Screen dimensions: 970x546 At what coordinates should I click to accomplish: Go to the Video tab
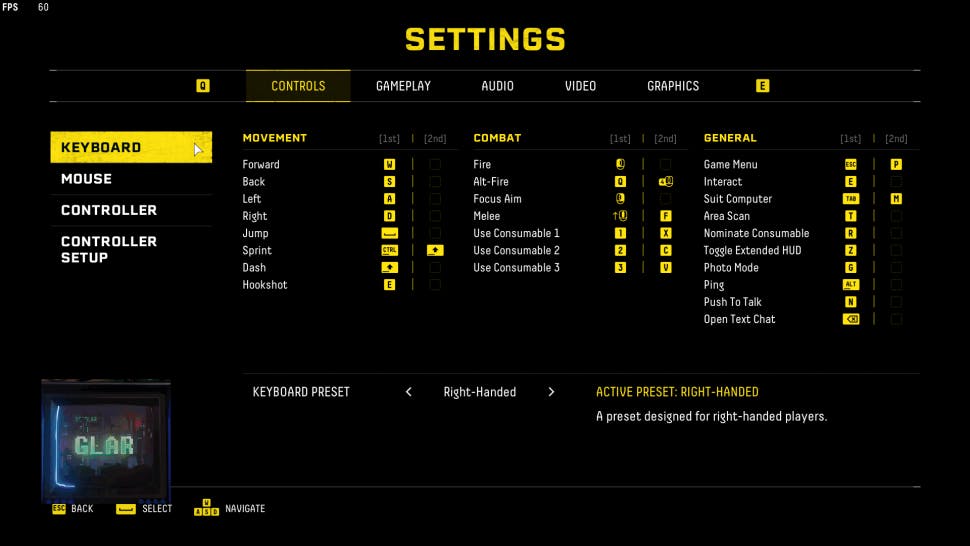coord(580,86)
